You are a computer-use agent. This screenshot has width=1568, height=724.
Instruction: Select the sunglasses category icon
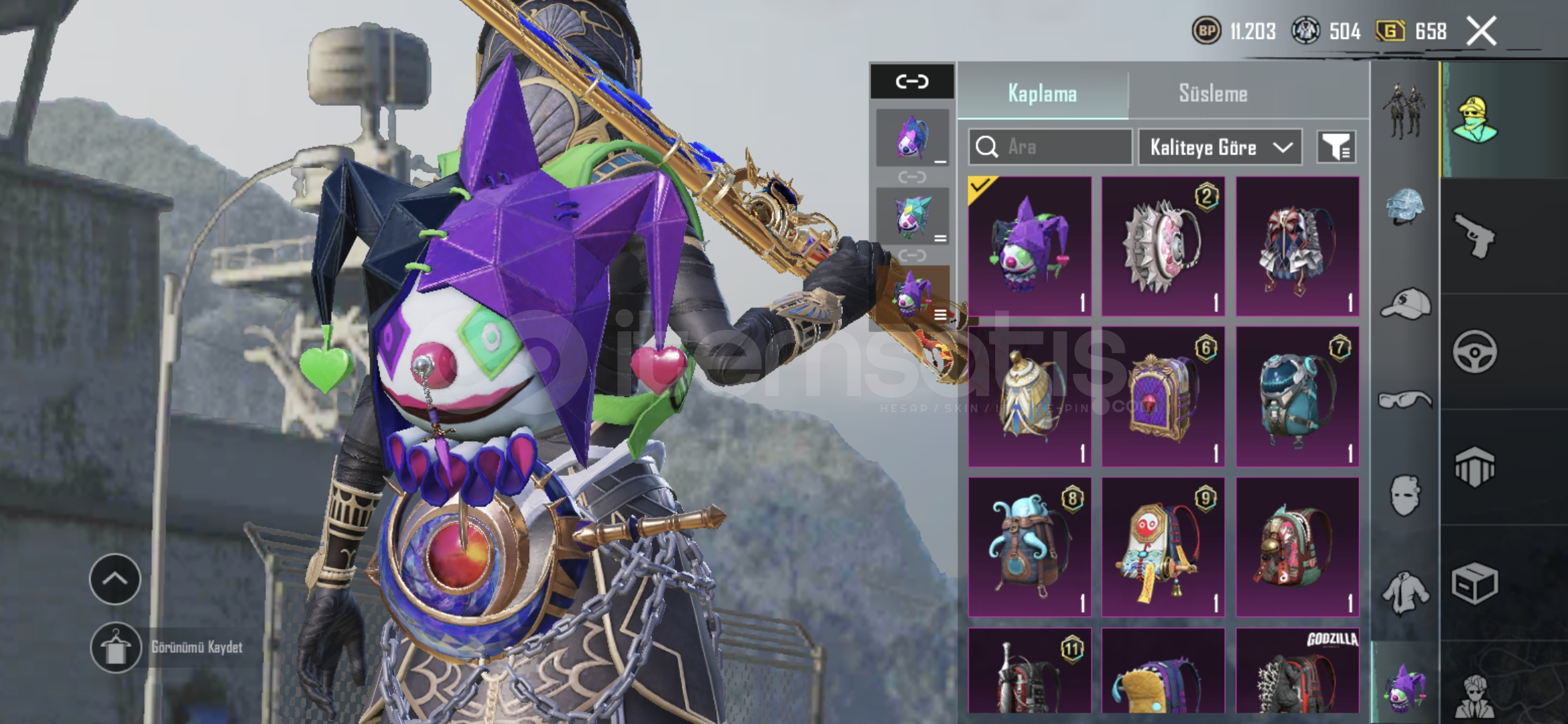pos(1404,400)
